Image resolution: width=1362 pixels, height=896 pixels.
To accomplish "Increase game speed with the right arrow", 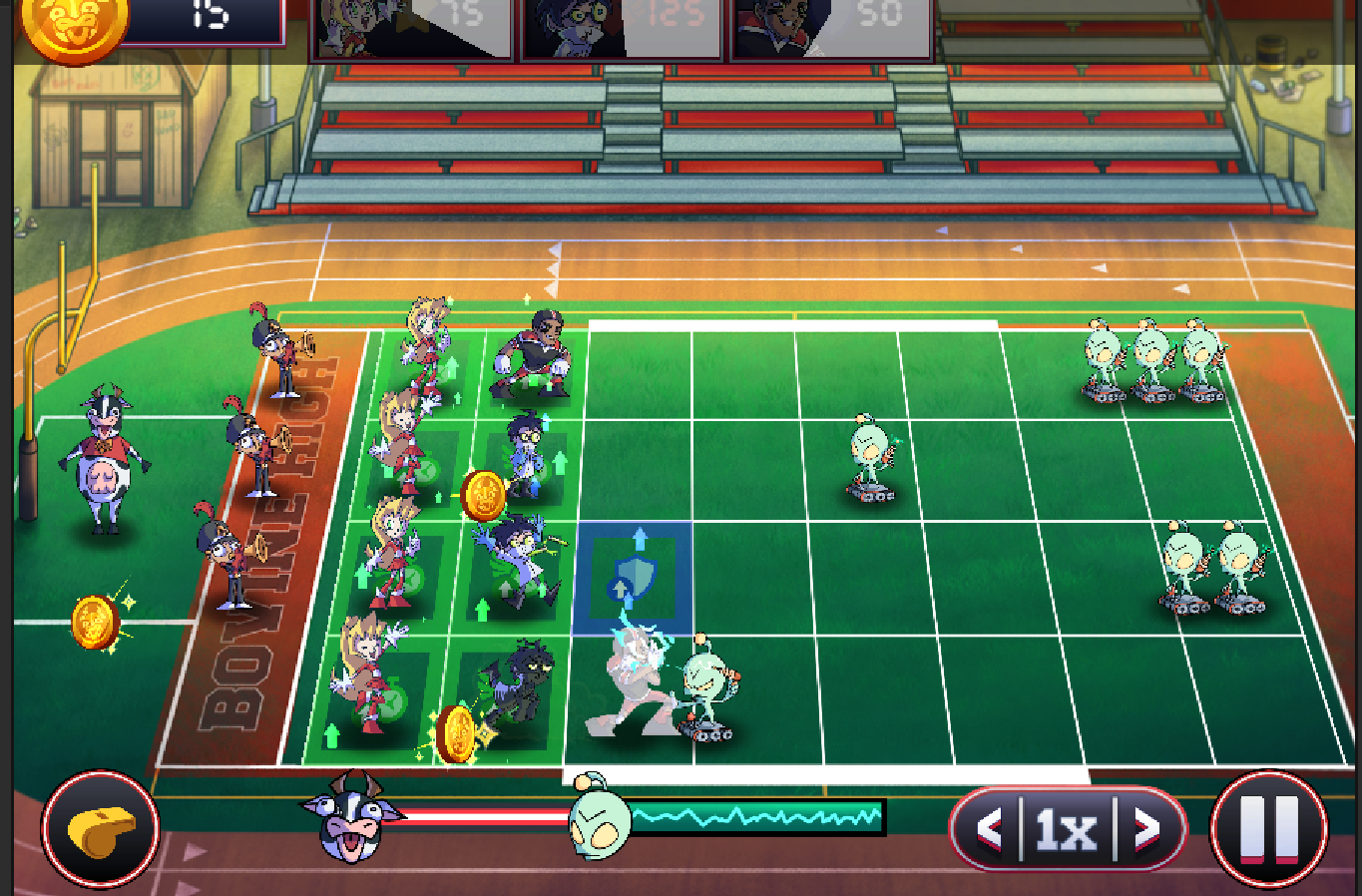I will (1146, 828).
